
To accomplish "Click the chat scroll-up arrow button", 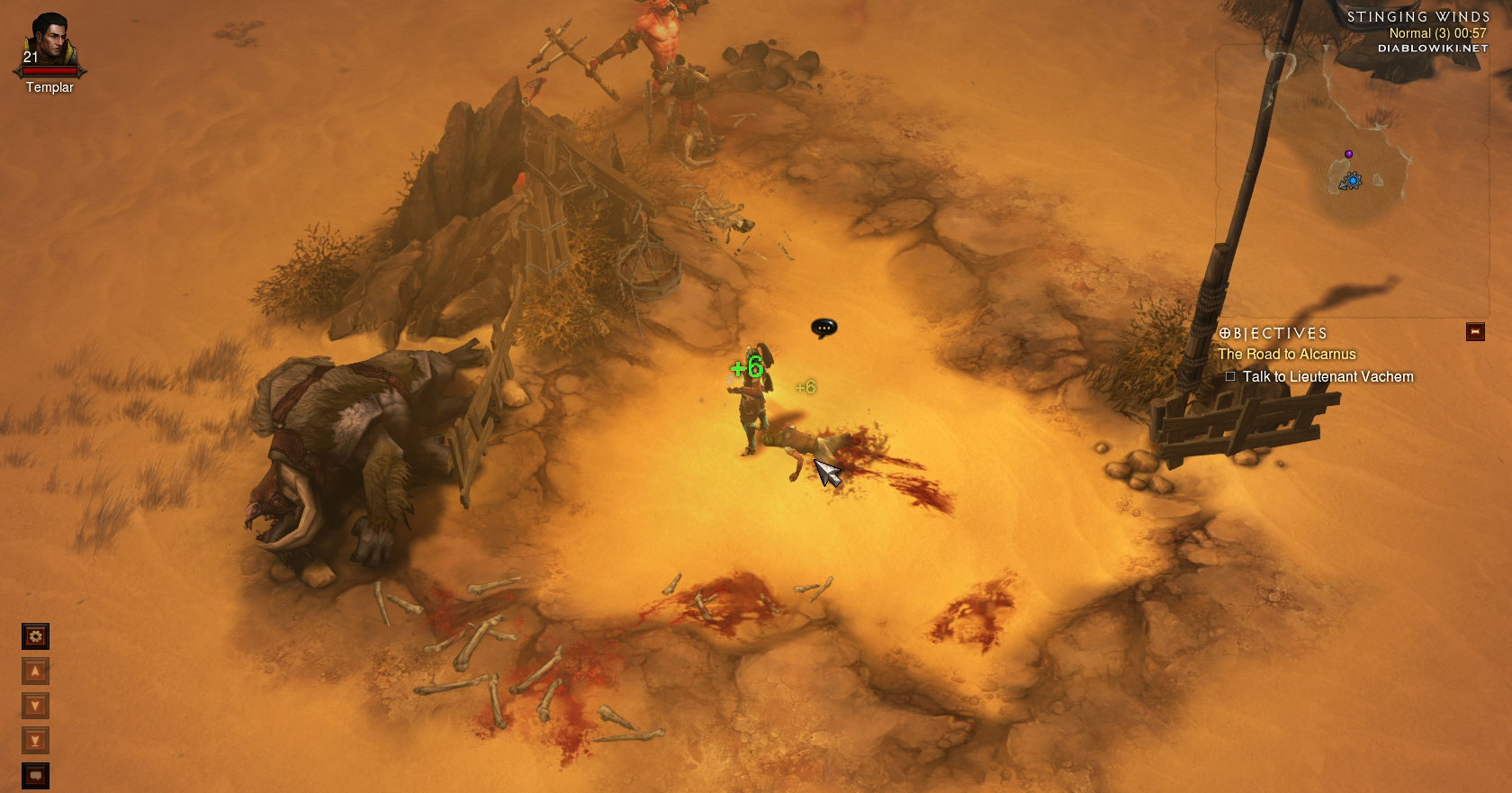I will click(x=35, y=671).
